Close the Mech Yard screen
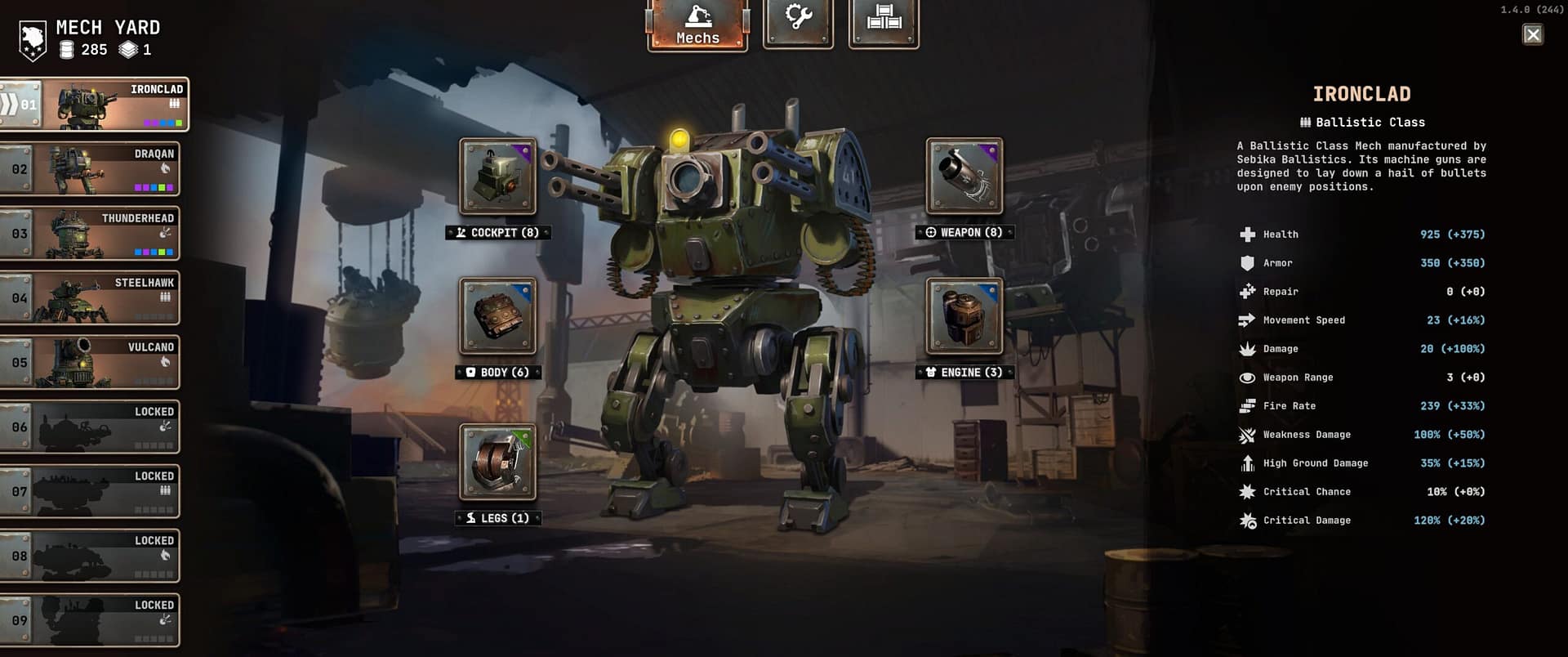This screenshot has height=657, width=1568. pyautogui.click(x=1533, y=34)
